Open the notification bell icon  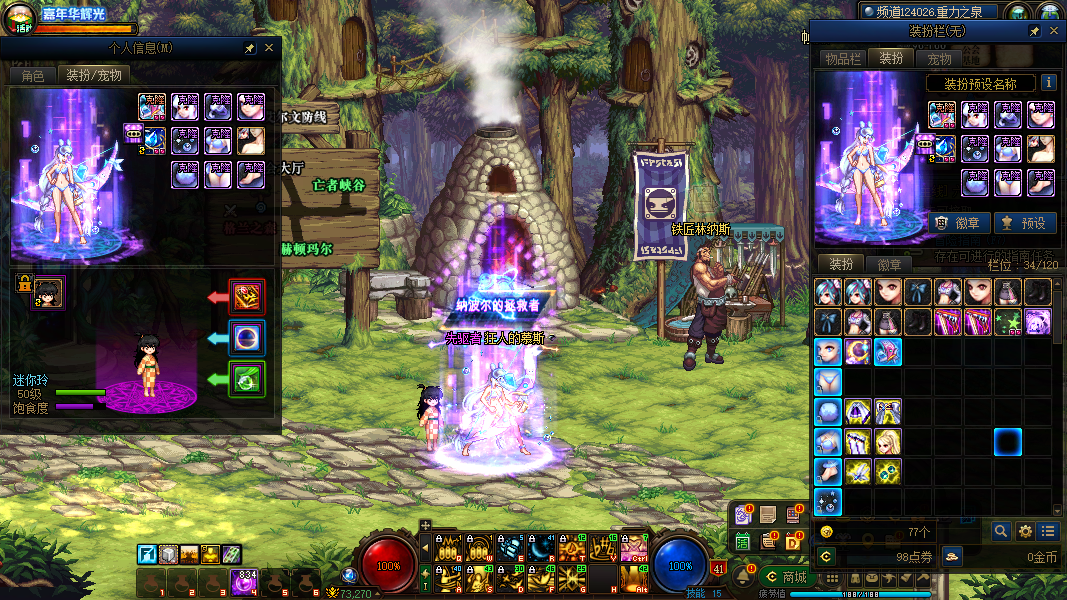coord(743,577)
